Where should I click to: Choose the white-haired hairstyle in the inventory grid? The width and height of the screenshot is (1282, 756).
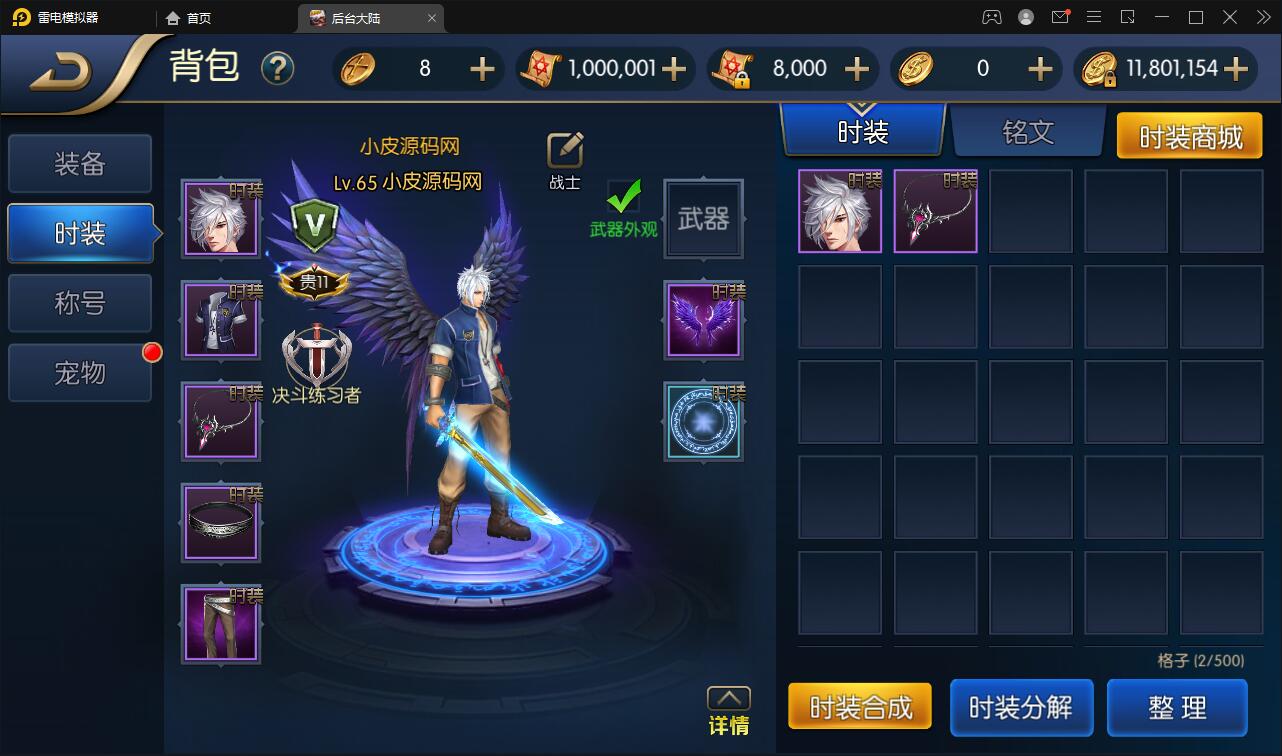point(840,211)
